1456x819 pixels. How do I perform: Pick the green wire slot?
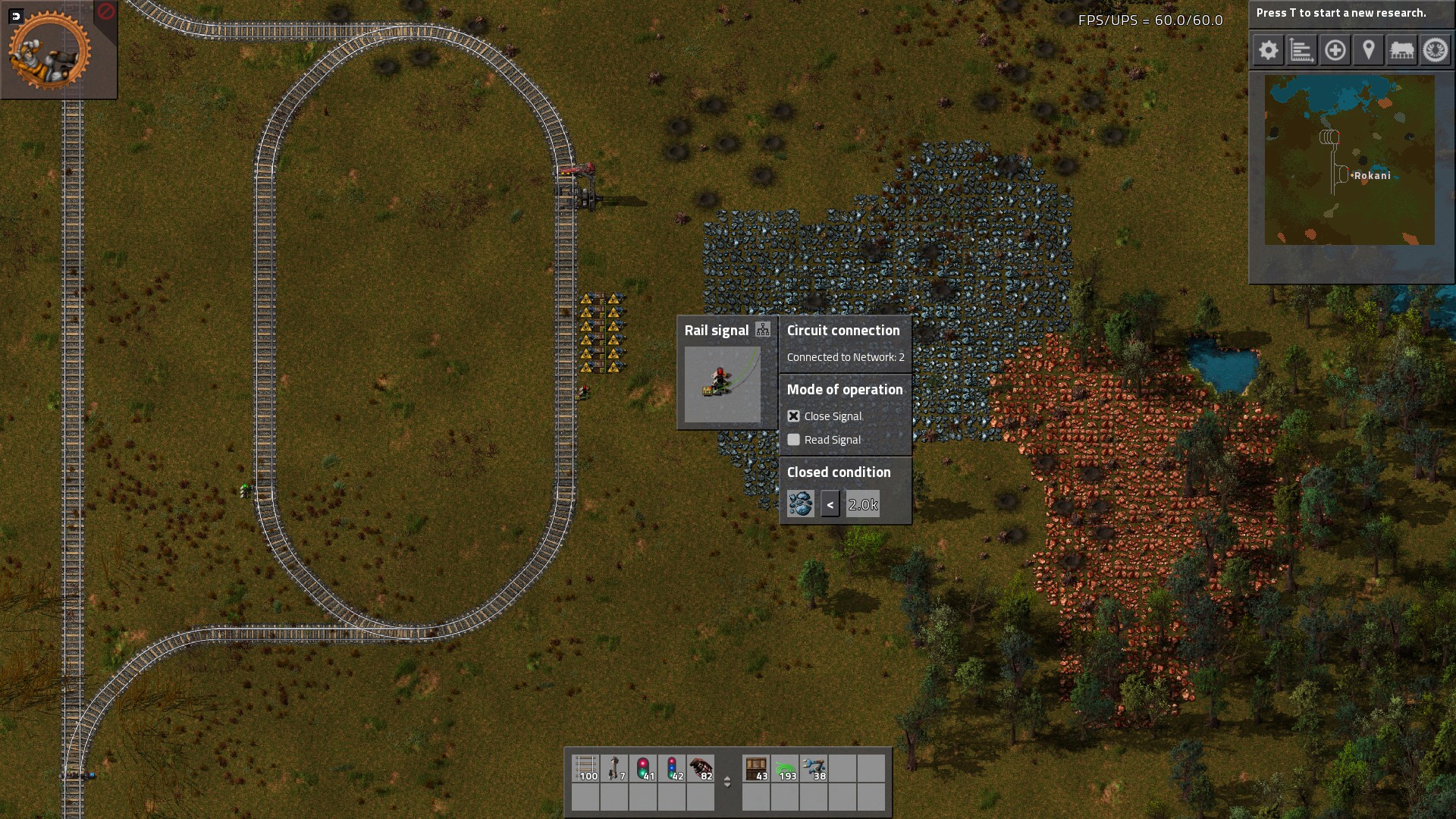[x=785, y=768]
